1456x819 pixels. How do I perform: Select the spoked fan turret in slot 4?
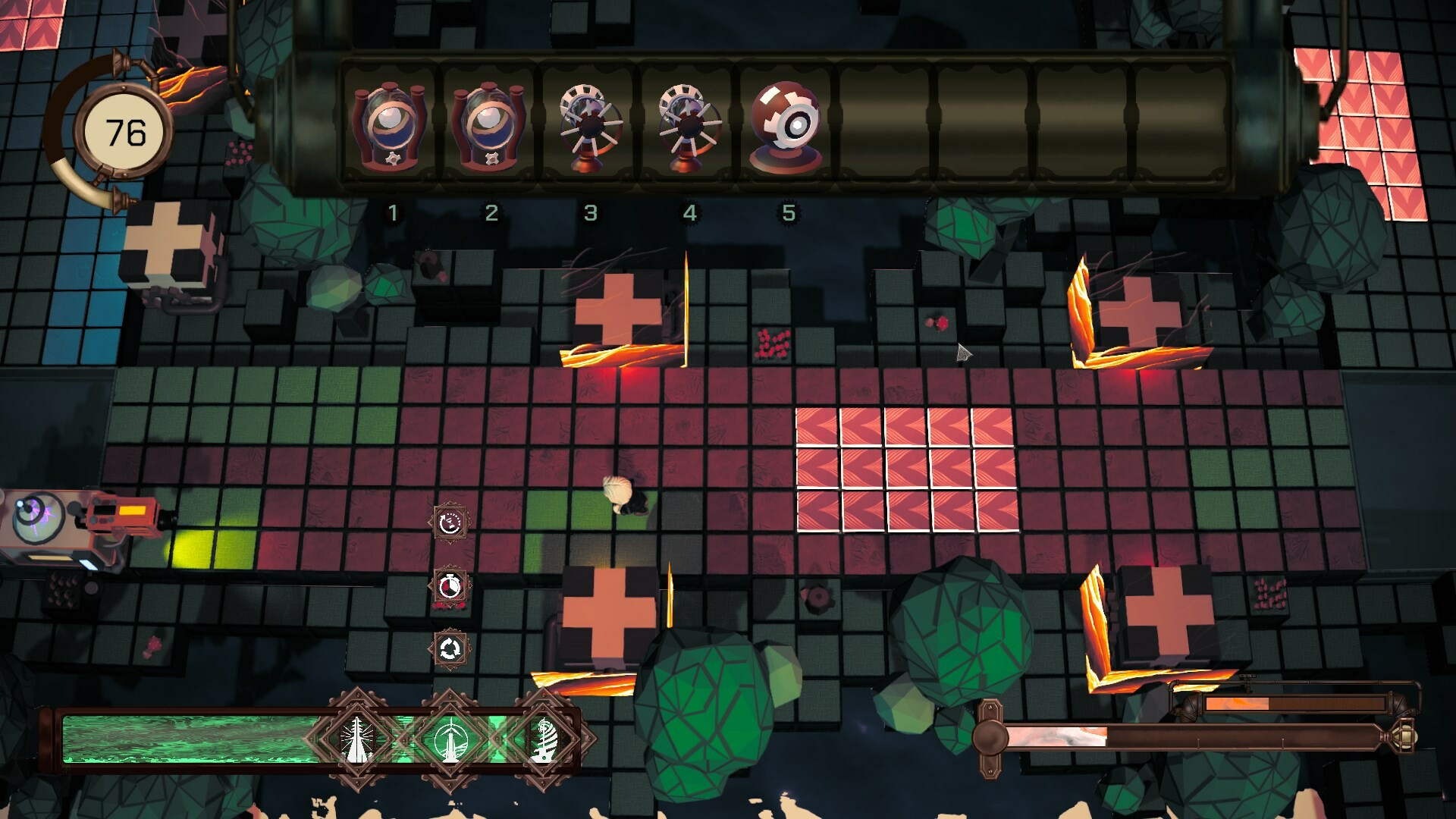(689, 129)
